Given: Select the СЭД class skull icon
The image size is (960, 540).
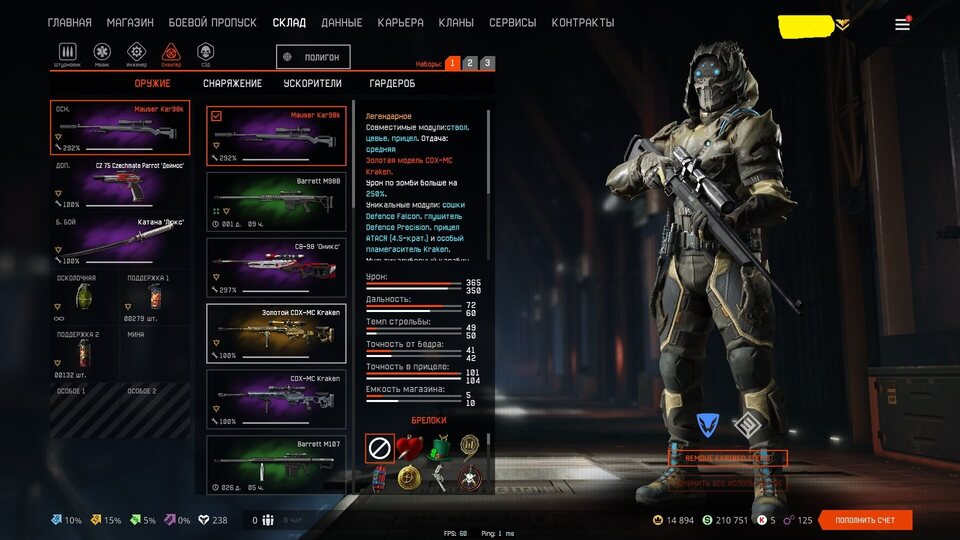Looking at the screenshot, I should tap(205, 53).
